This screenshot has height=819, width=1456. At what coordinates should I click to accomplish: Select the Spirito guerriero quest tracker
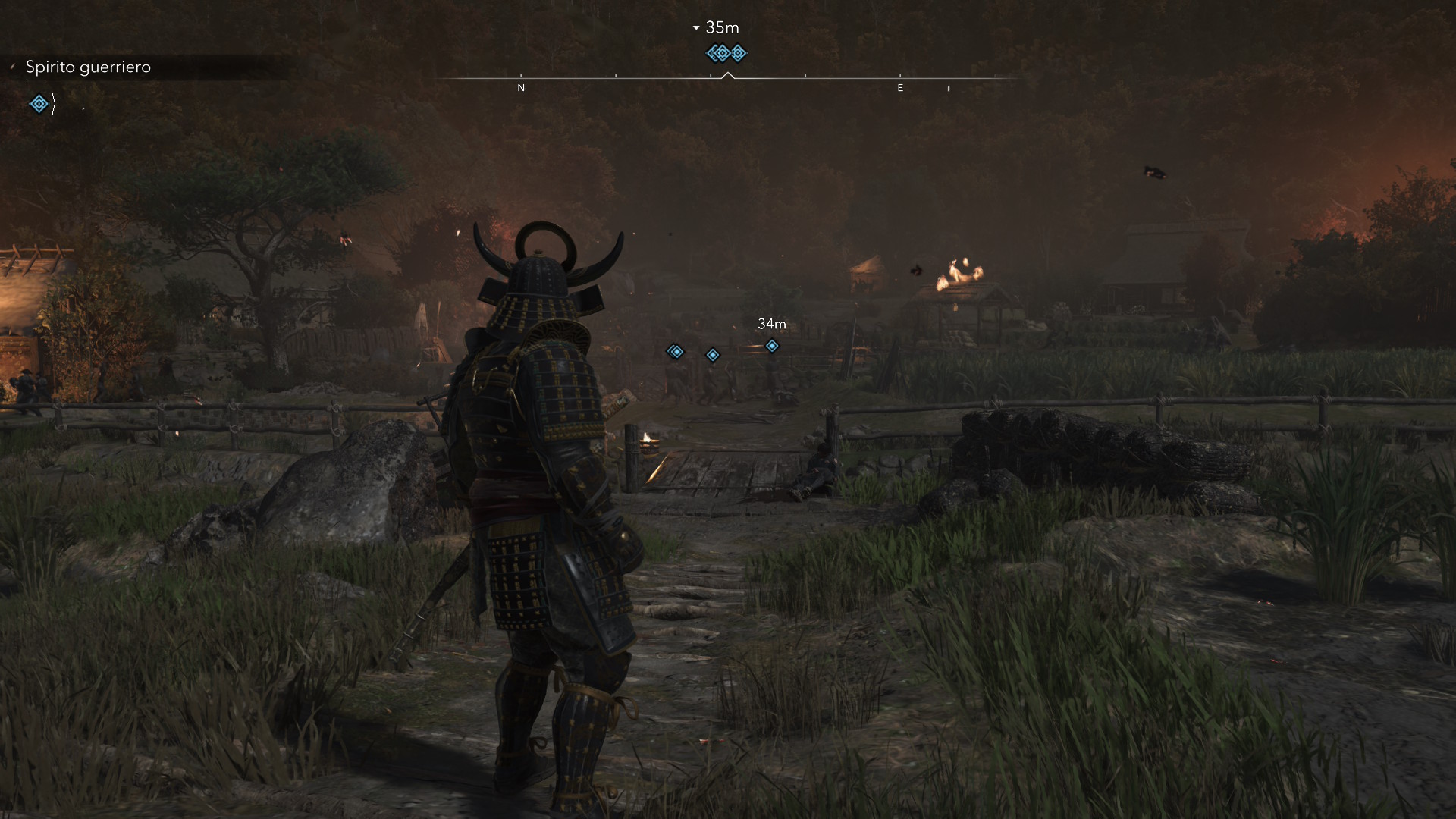pyautogui.click(x=88, y=67)
